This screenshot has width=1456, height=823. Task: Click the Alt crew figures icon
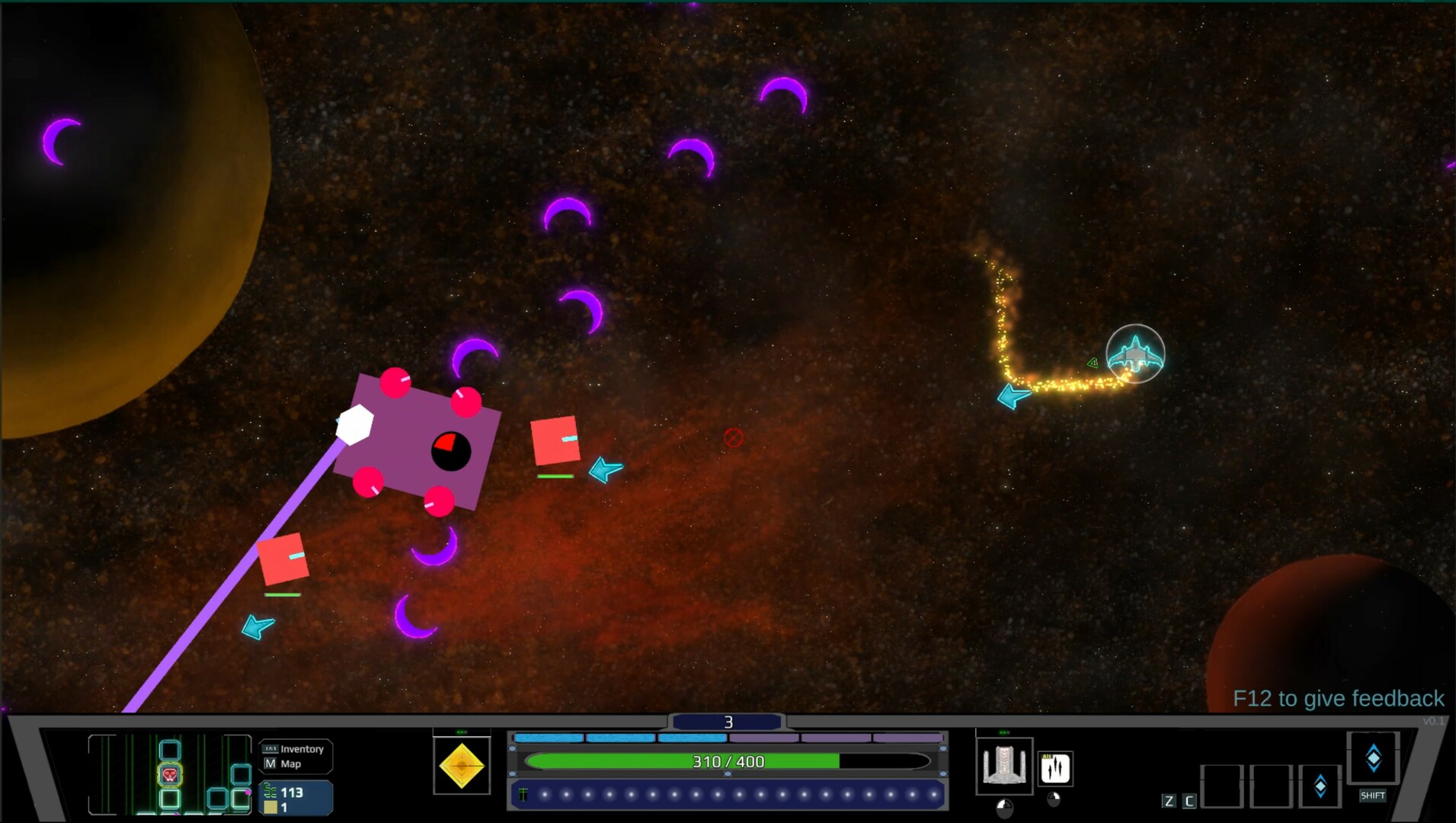click(1055, 768)
